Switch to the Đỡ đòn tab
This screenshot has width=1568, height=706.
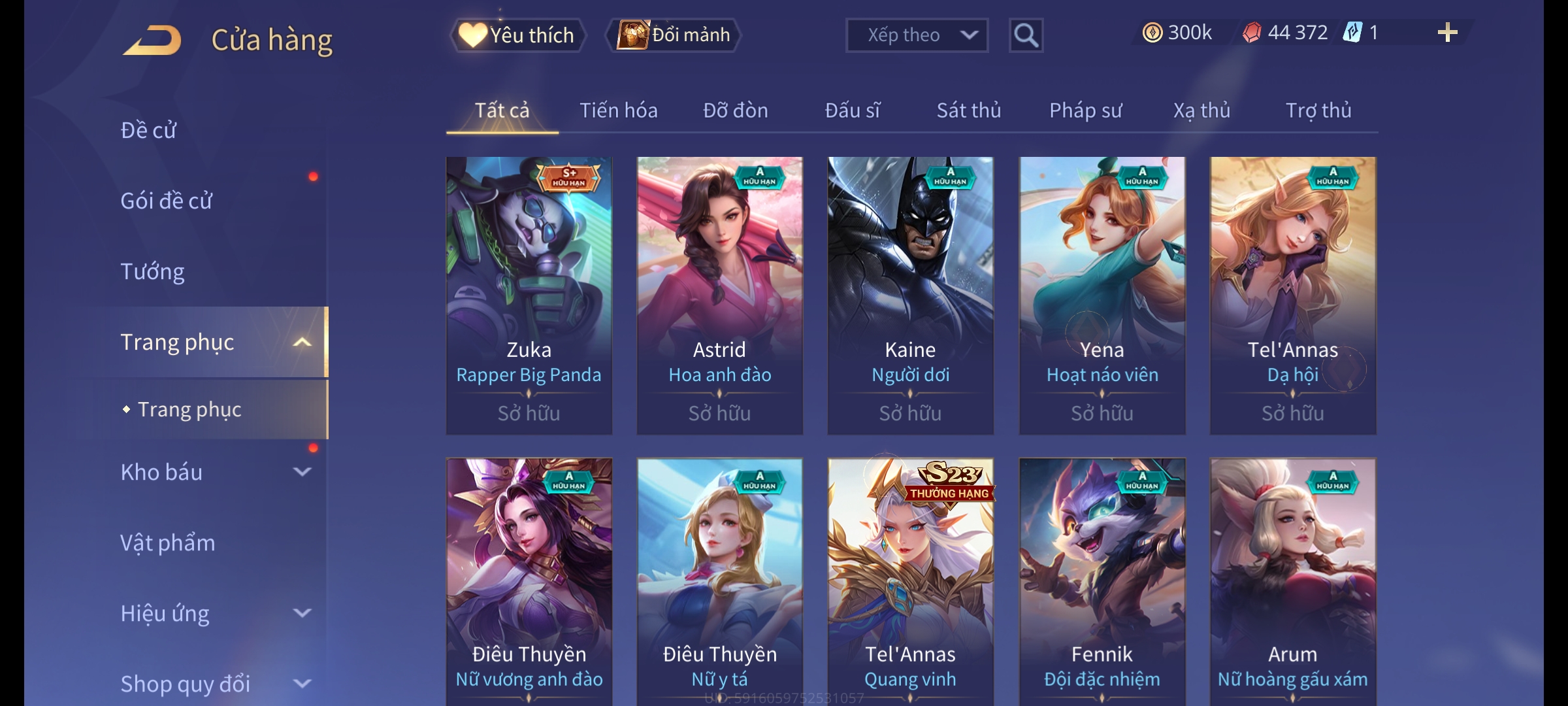click(x=735, y=110)
